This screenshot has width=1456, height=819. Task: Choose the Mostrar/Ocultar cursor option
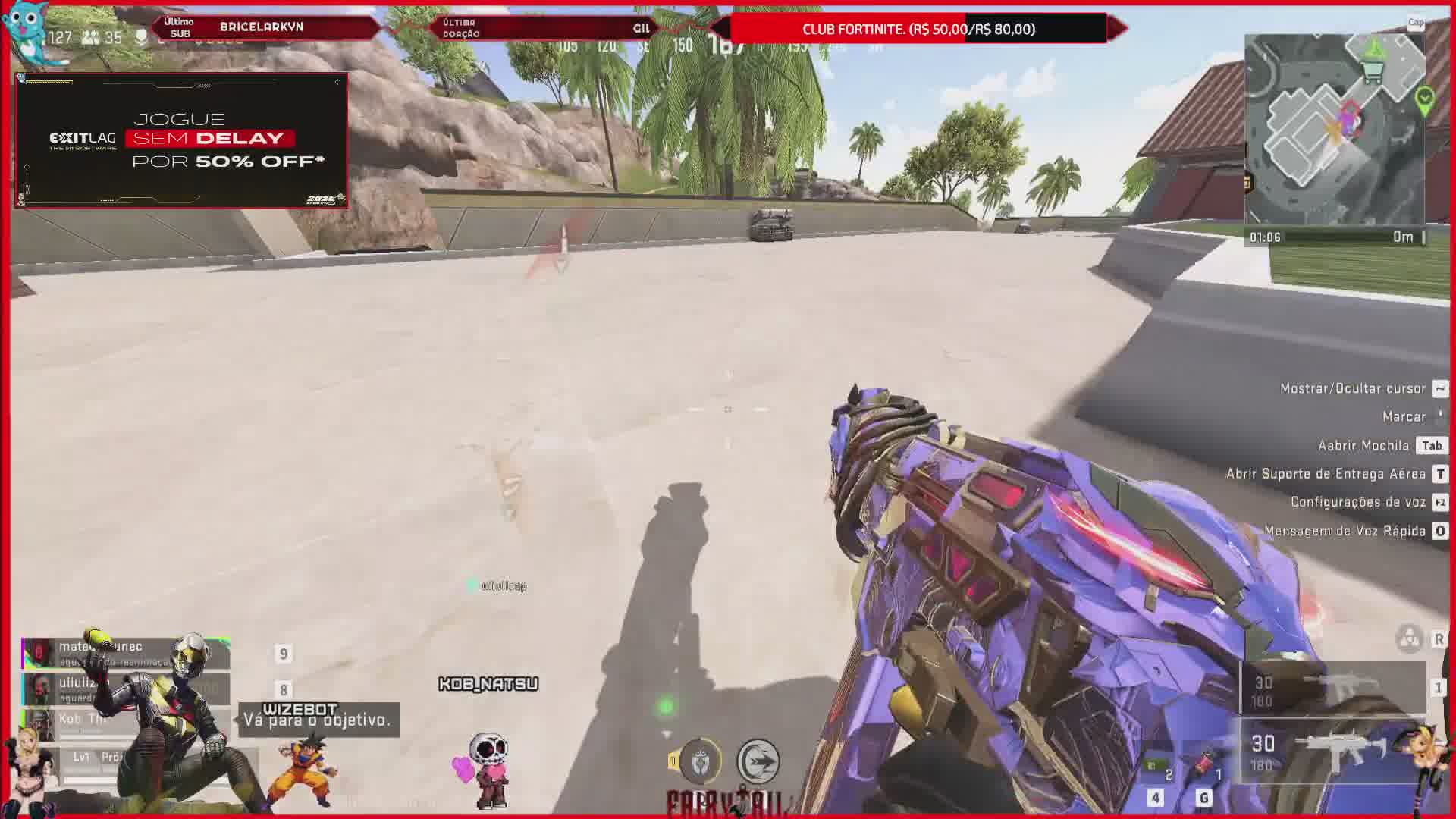tap(1353, 388)
